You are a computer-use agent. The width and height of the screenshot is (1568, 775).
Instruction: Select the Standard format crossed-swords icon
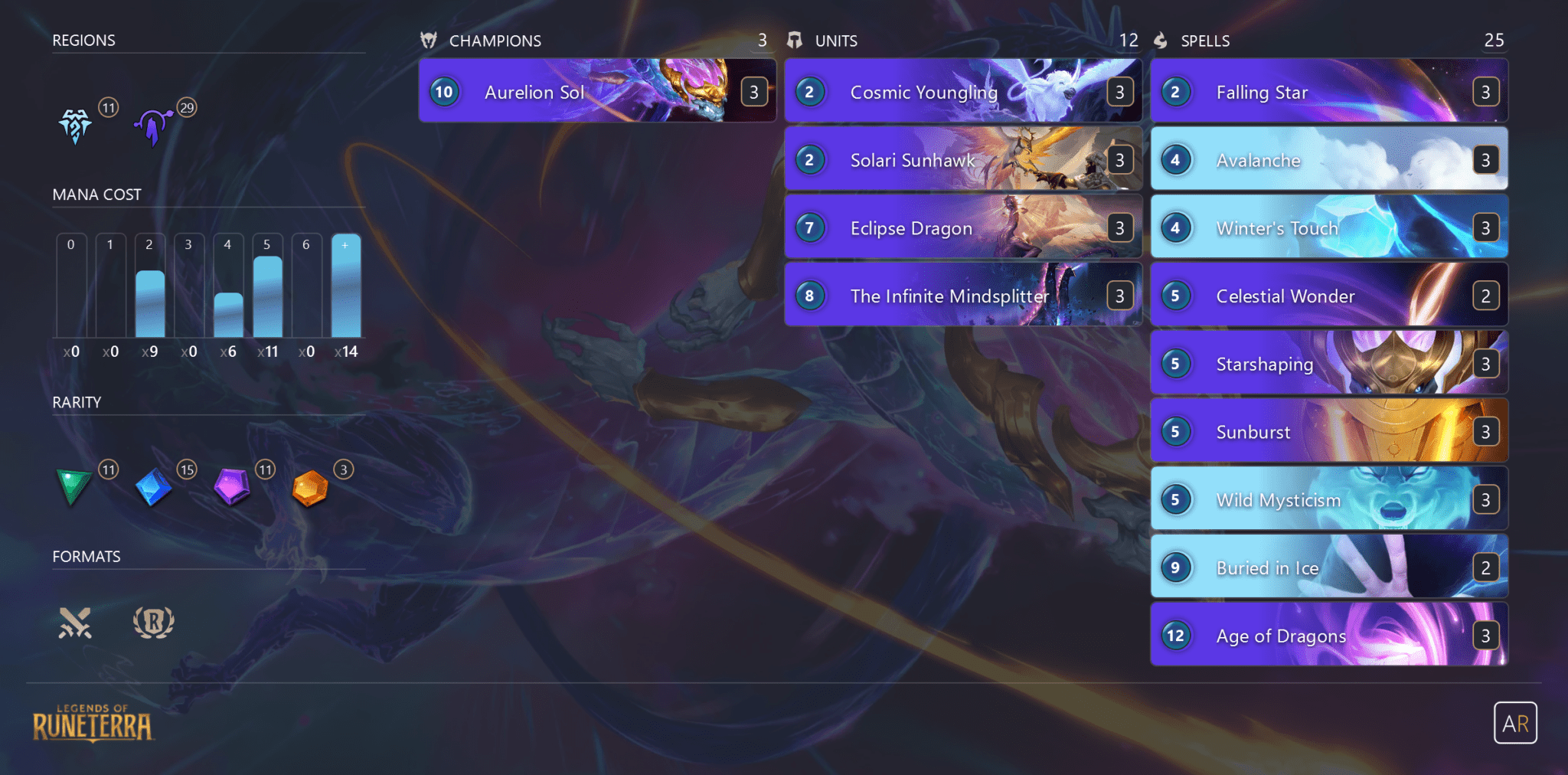(75, 623)
